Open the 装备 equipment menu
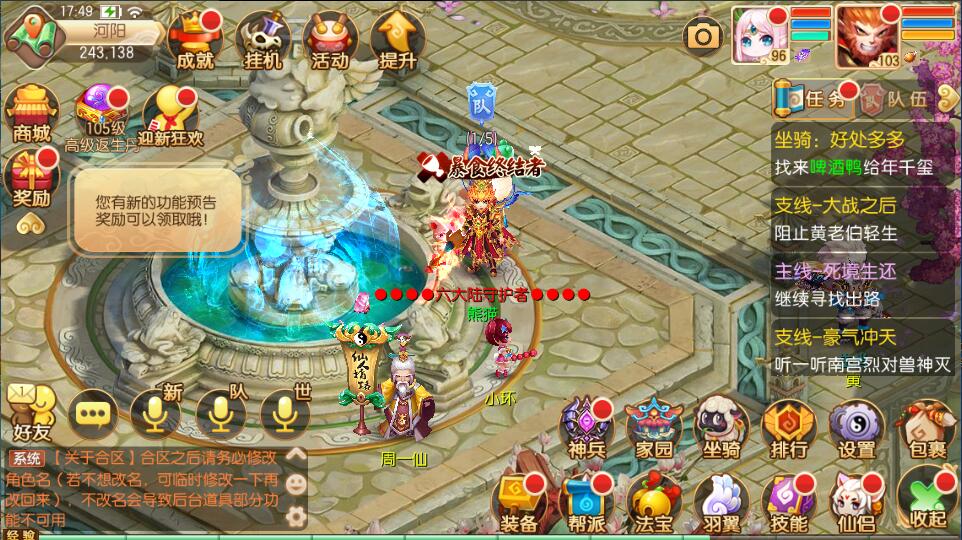 pyautogui.click(x=518, y=501)
